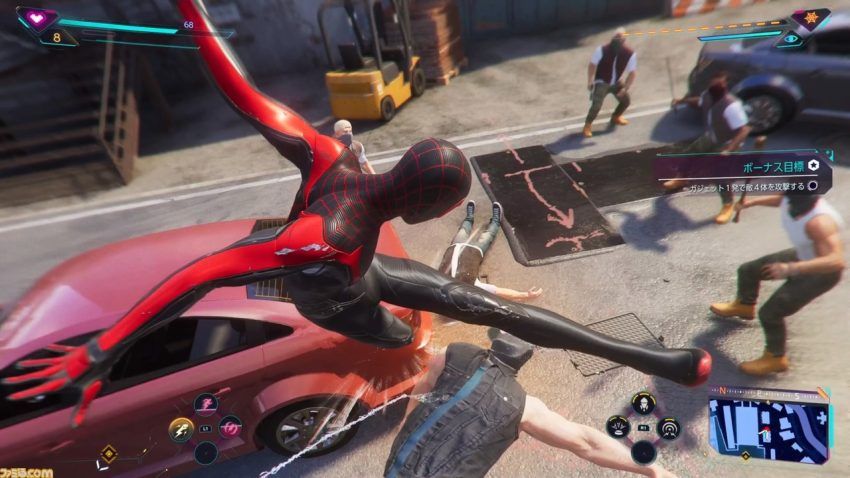Image resolution: width=850 pixels, height=478 pixels.
Task: Activate the pink lightning ability on top
Action: click(206, 405)
